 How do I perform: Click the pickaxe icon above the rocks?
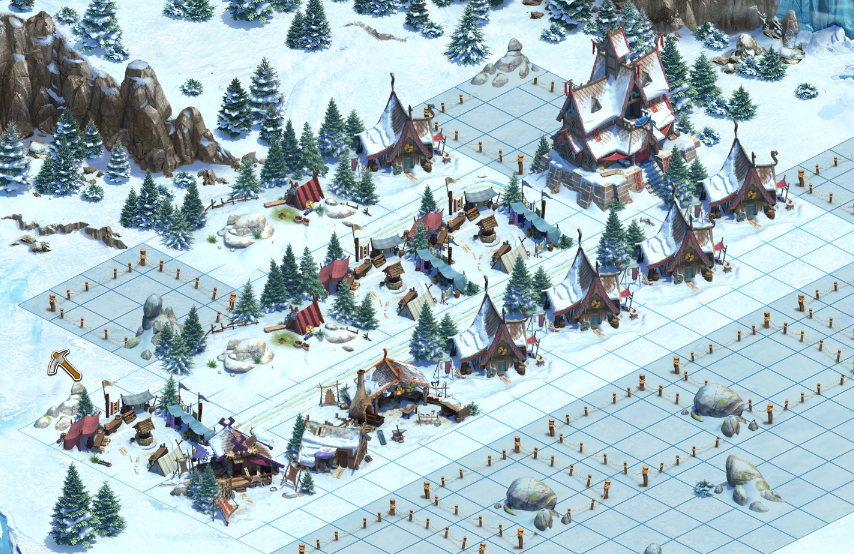pos(65,365)
